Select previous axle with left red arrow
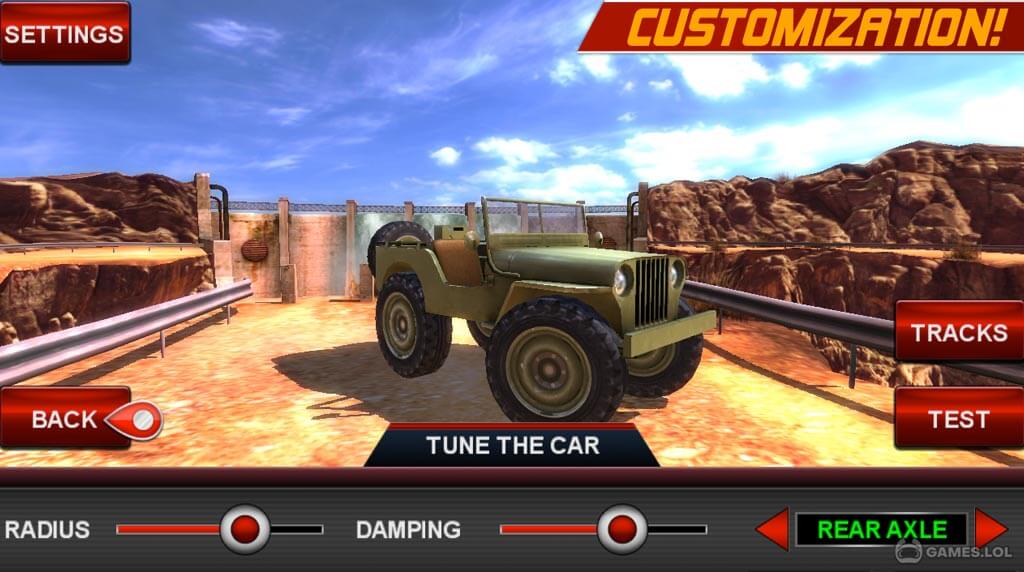Image resolution: width=1024 pixels, height=572 pixels. point(773,529)
